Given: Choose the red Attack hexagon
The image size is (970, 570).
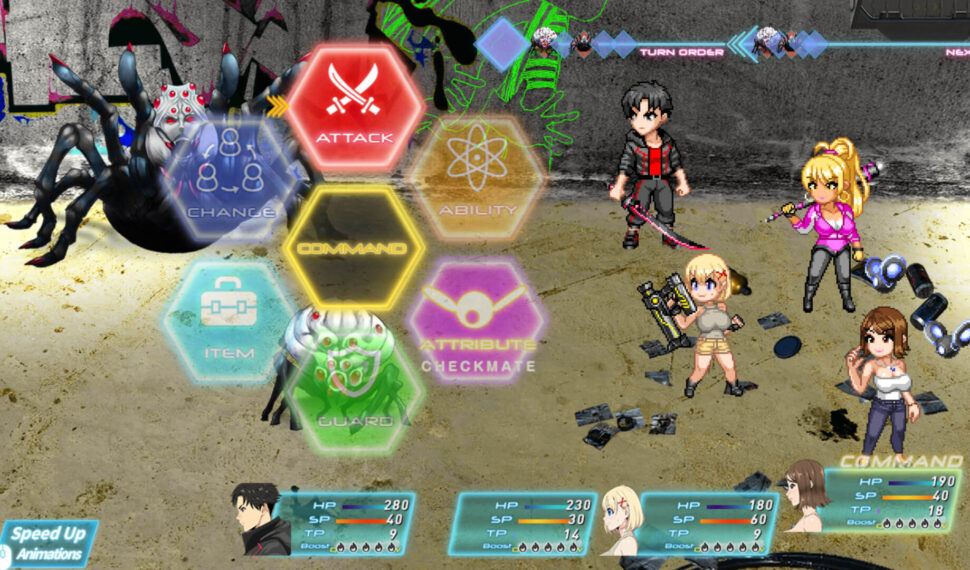Looking at the screenshot, I should pyautogui.click(x=355, y=105).
